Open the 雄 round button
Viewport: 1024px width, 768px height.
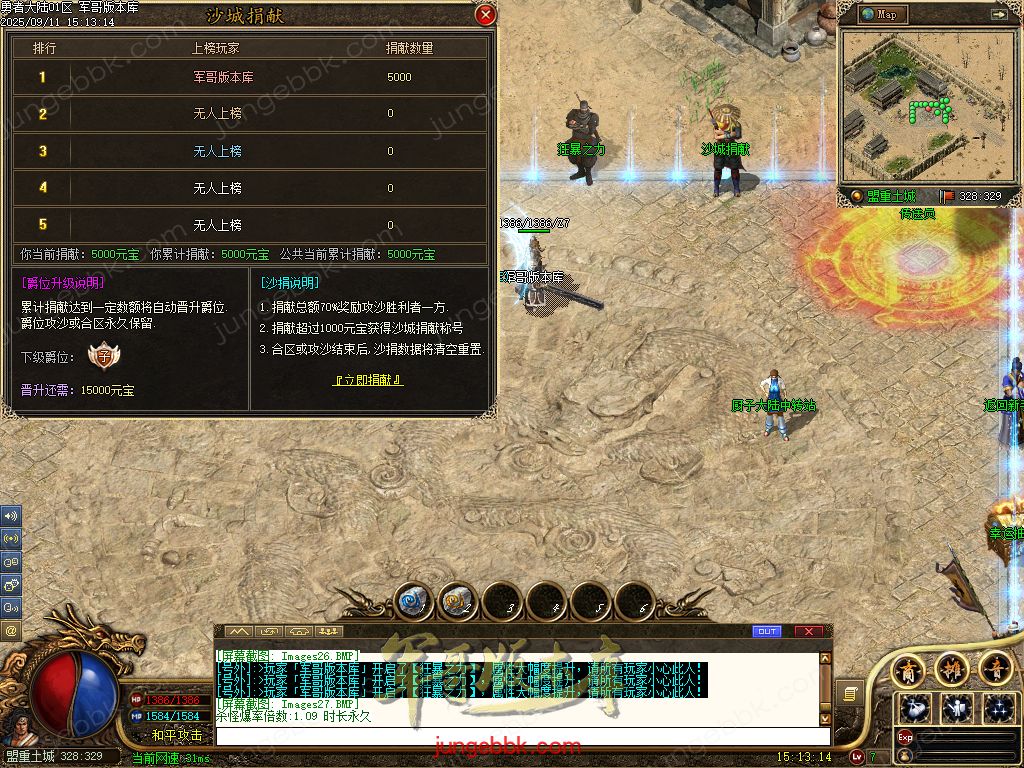click(951, 669)
